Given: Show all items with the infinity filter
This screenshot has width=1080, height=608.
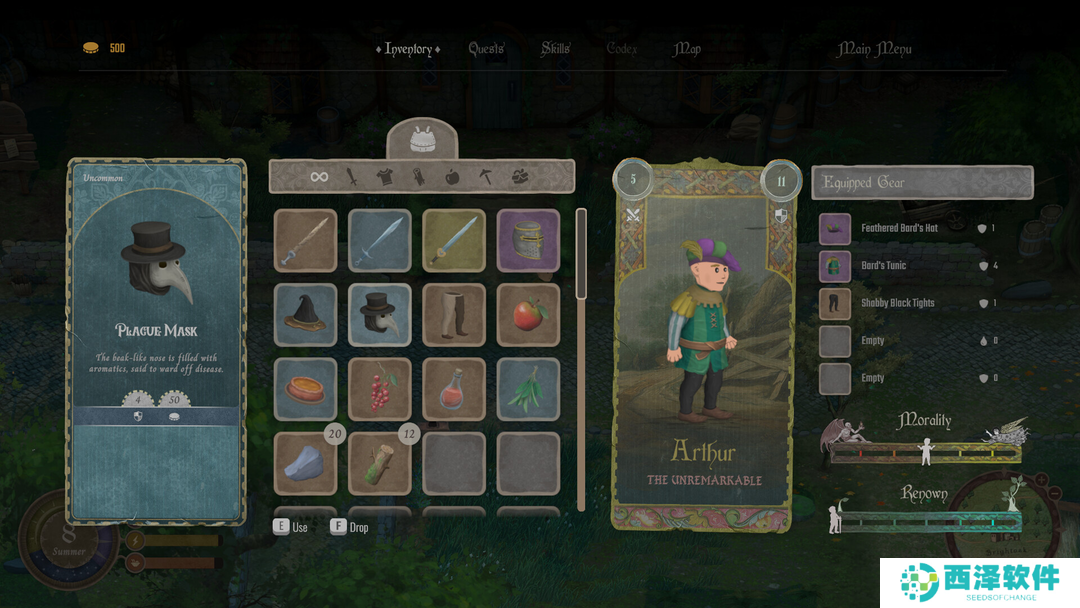Looking at the screenshot, I should pyautogui.click(x=319, y=177).
